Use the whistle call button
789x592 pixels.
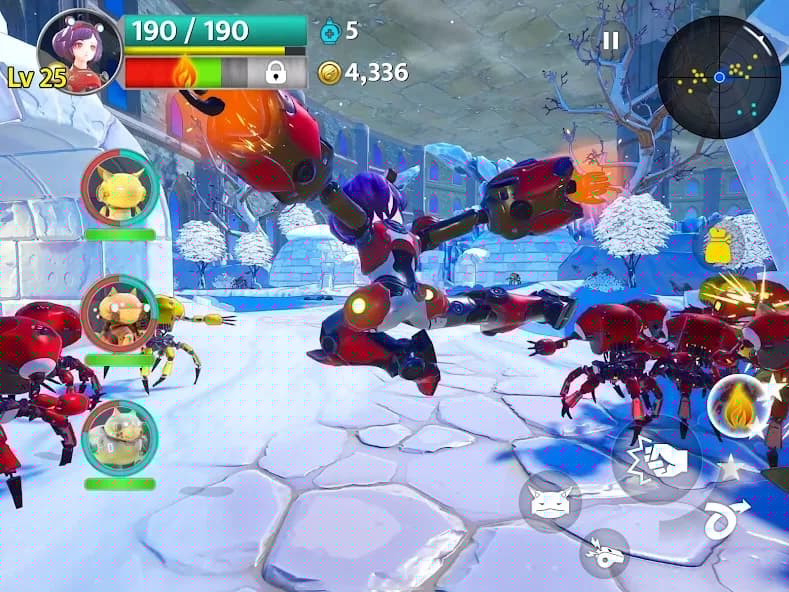[x=604, y=553]
